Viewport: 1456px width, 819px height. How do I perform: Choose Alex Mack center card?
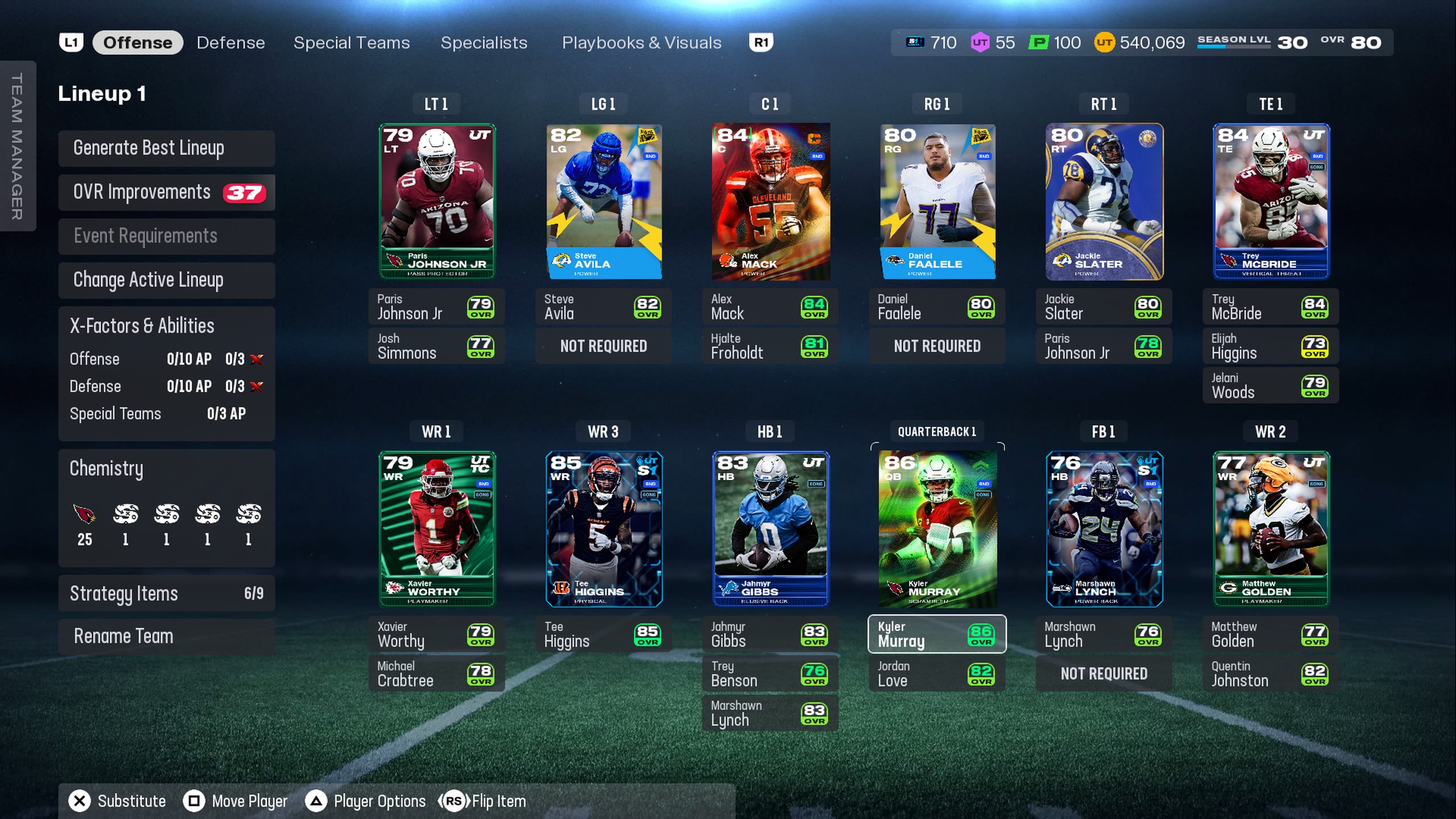[770, 201]
